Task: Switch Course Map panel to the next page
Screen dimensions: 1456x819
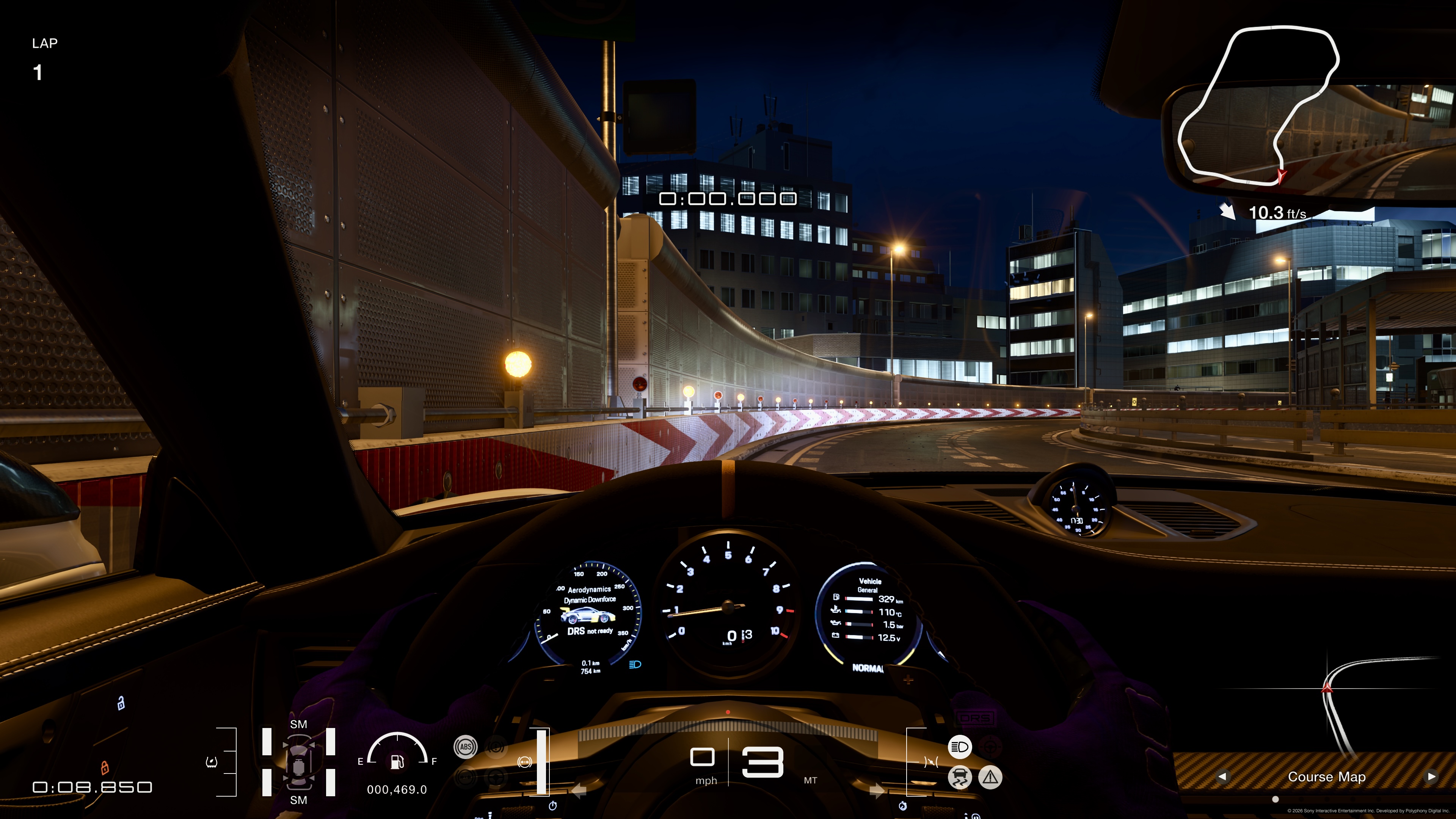Action: tap(1431, 776)
